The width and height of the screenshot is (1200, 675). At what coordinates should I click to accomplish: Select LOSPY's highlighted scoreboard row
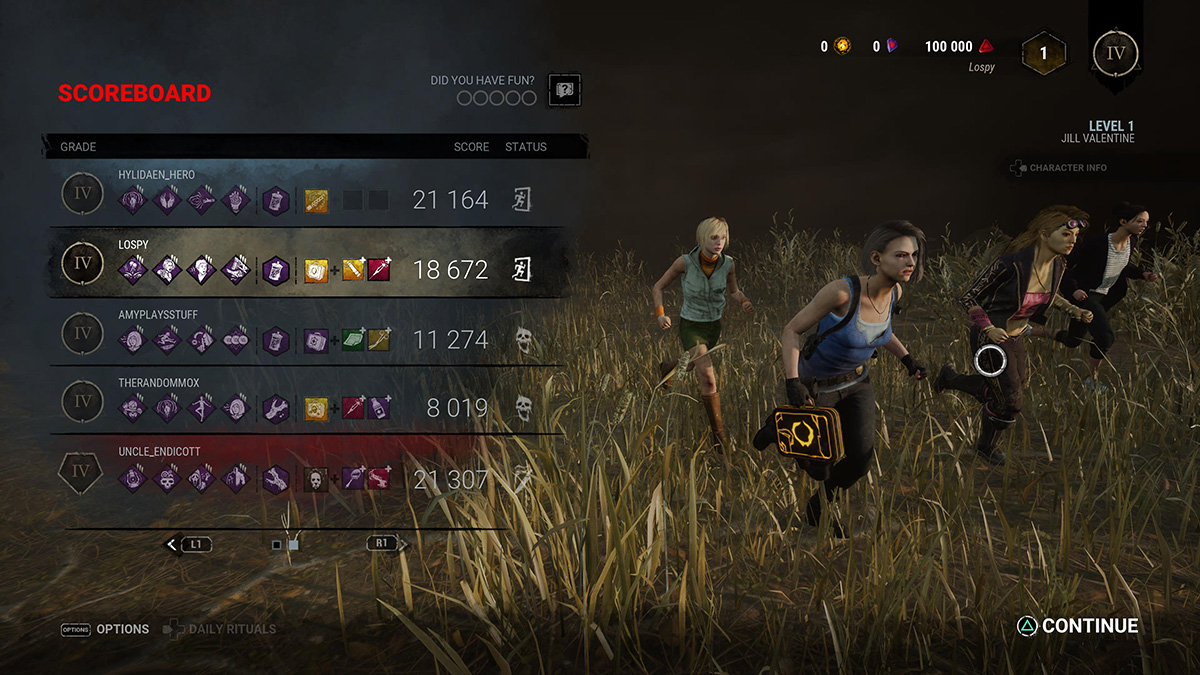click(x=300, y=263)
